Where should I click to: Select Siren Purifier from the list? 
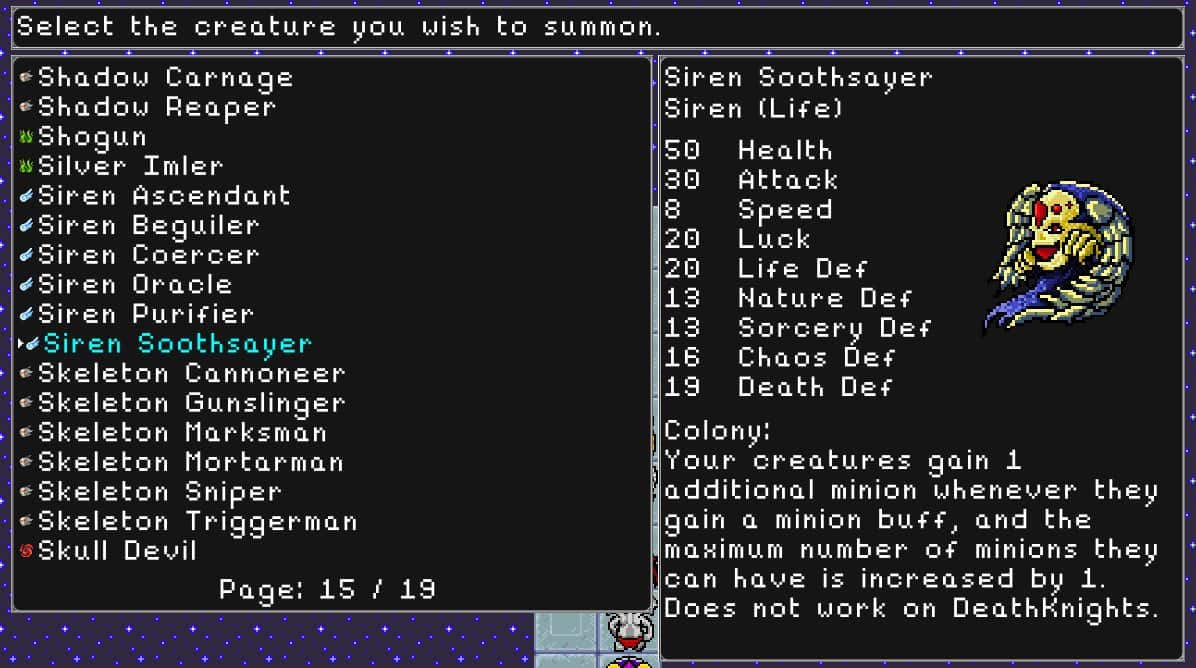click(146, 314)
